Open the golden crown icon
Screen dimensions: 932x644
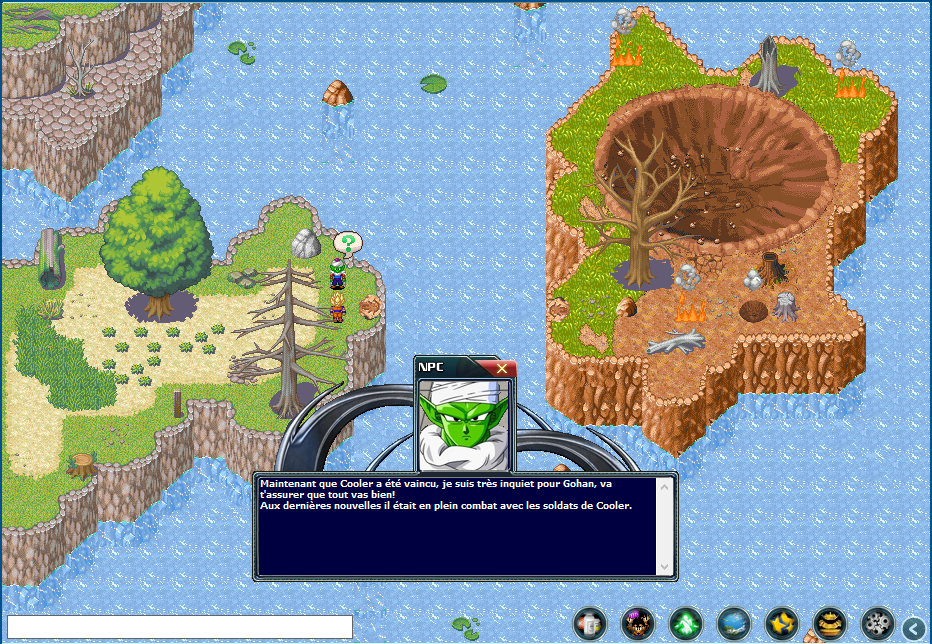pyautogui.click(x=829, y=624)
